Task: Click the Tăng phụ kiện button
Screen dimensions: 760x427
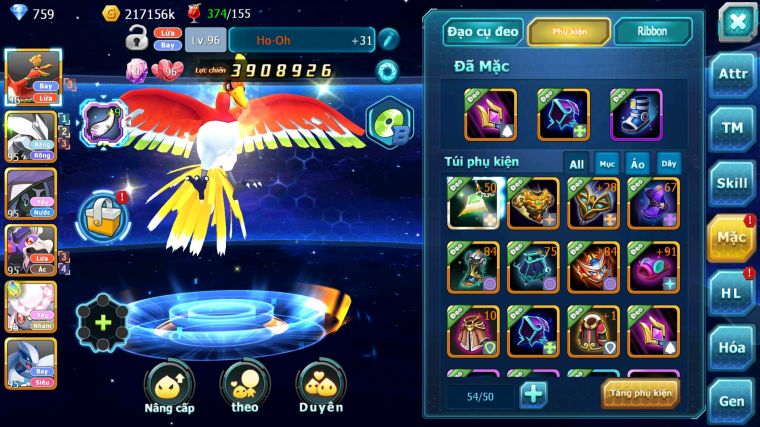Action: (x=640, y=393)
